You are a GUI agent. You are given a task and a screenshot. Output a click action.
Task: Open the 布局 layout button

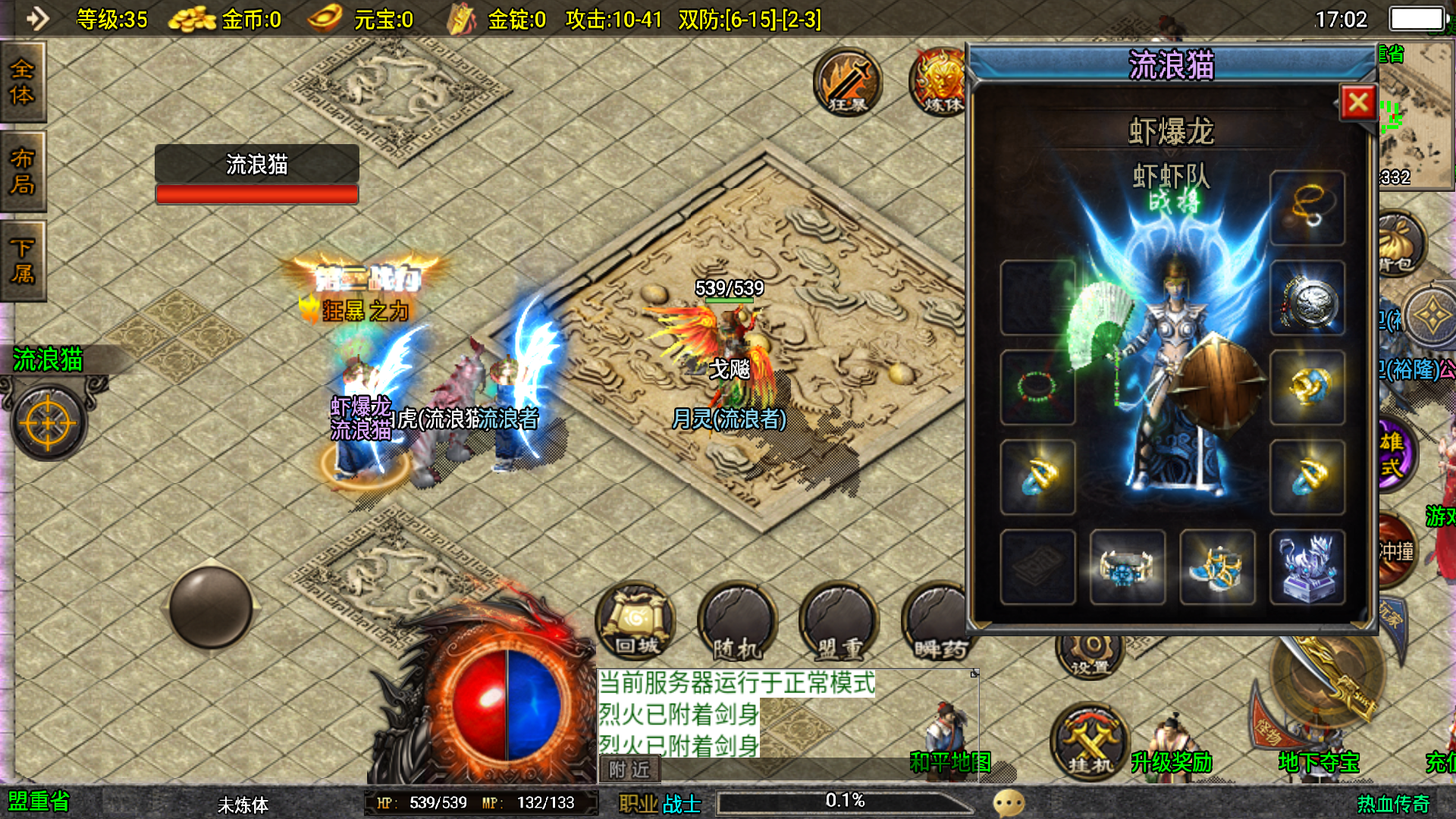click(23, 171)
